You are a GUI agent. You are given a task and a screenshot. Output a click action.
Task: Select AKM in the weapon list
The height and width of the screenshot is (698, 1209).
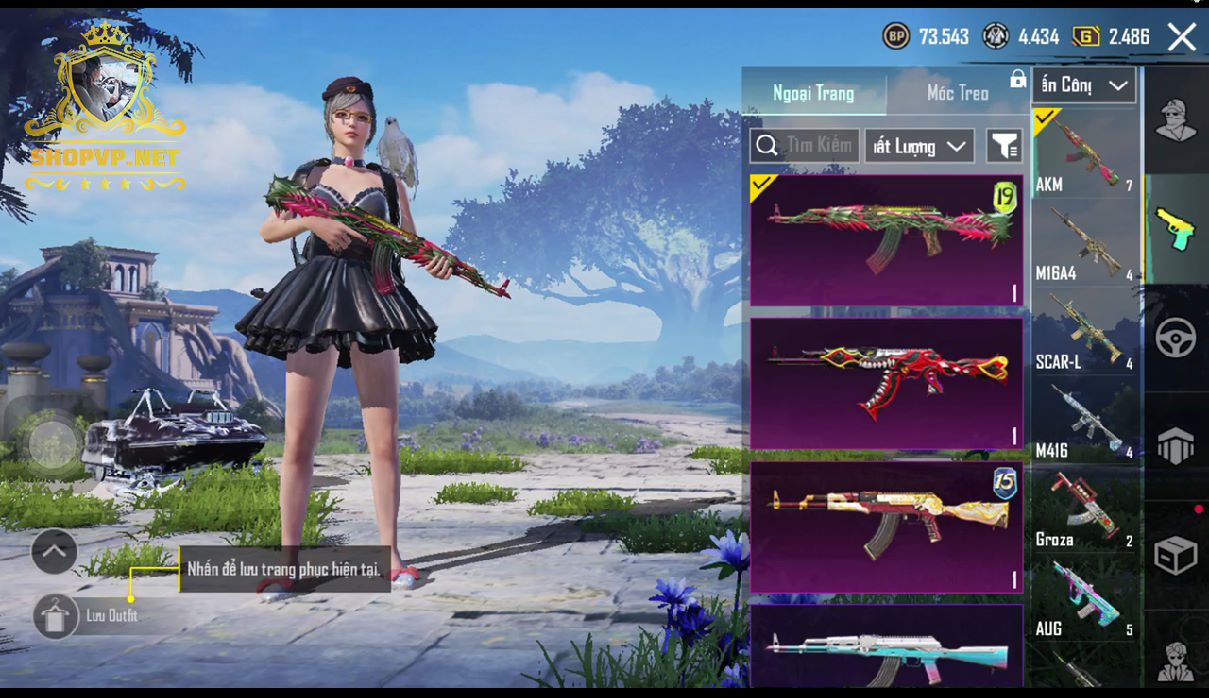(1085, 152)
